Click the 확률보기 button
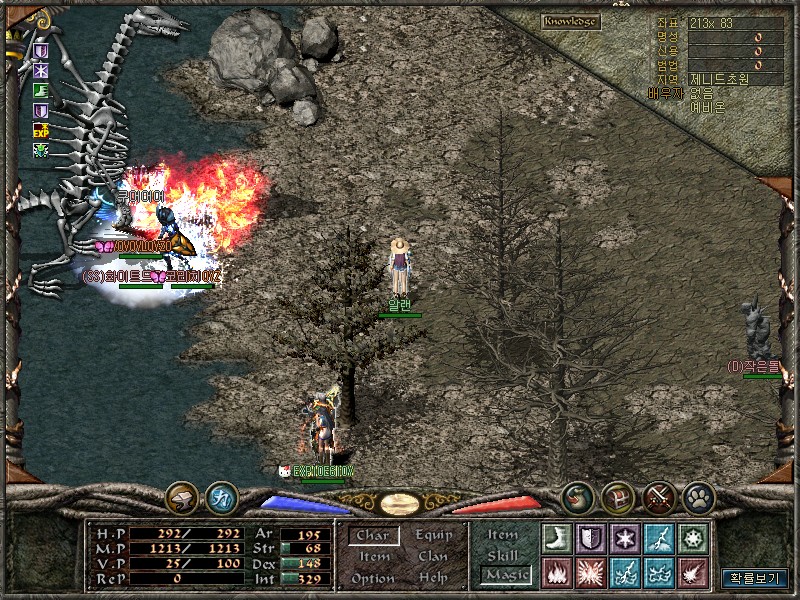 pyautogui.click(x=755, y=578)
